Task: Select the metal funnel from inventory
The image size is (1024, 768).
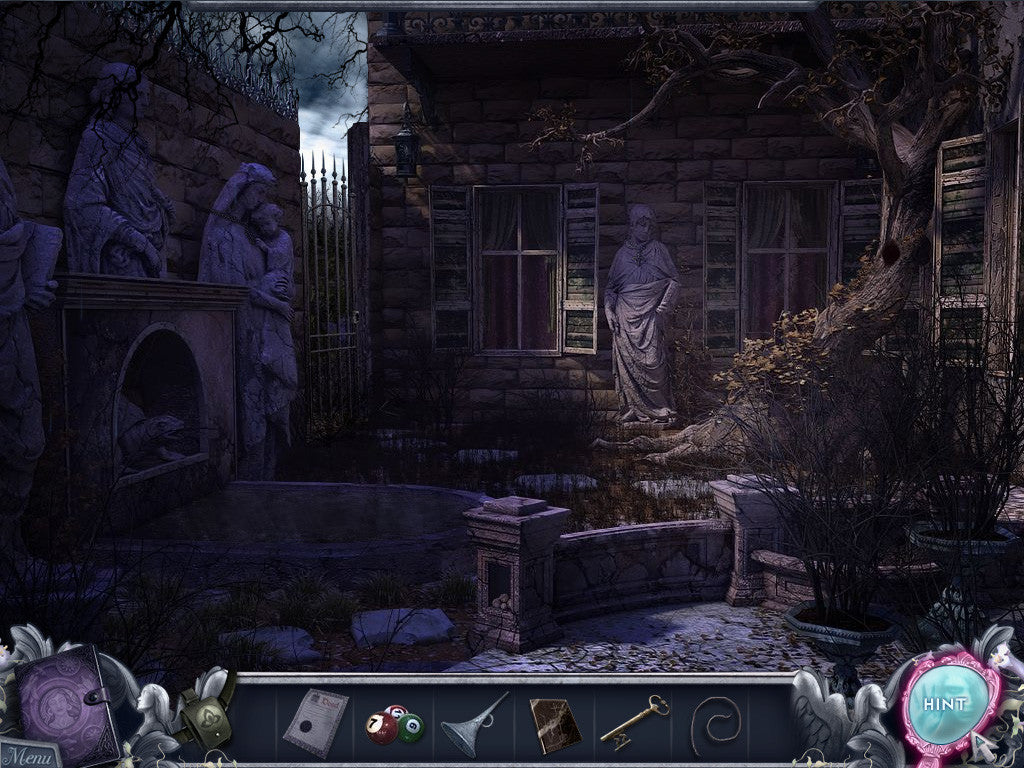Action: 474,722
